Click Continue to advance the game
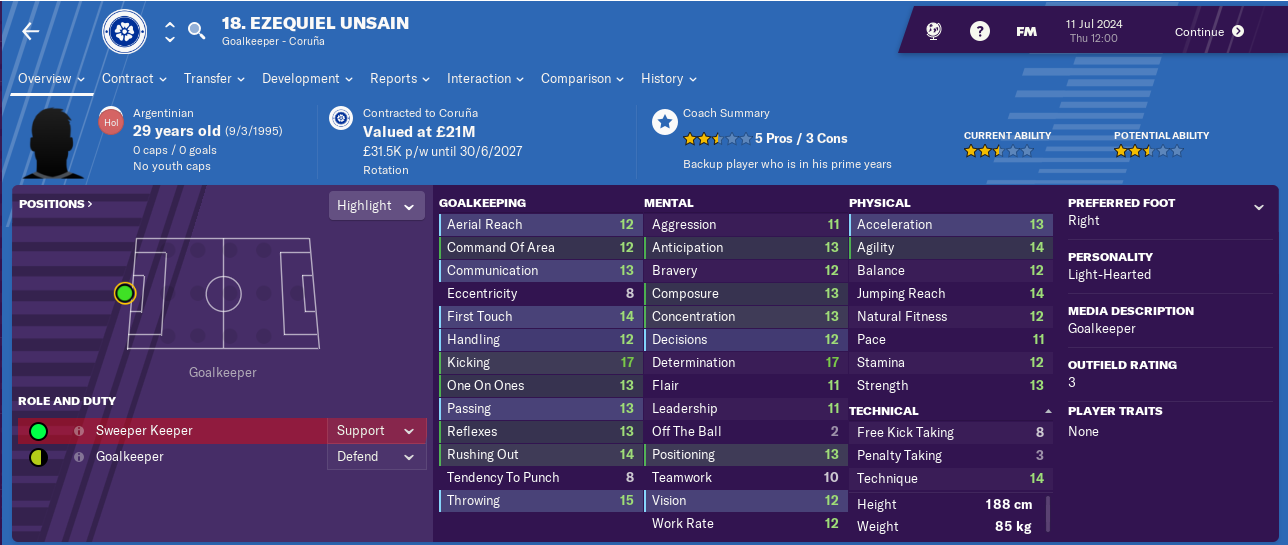 pos(1209,31)
